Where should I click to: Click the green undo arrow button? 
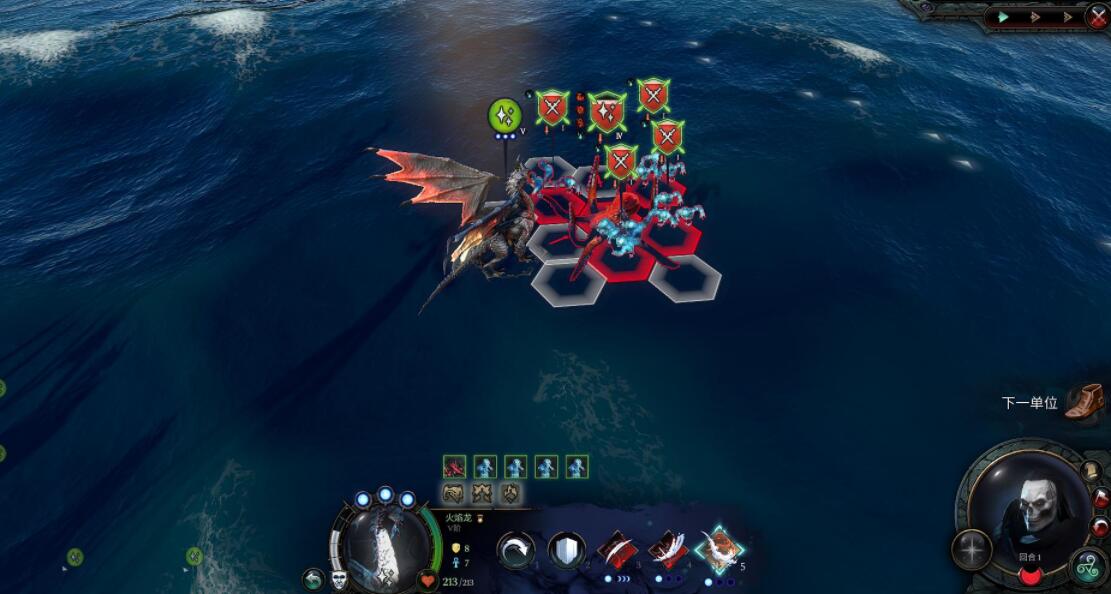[x=314, y=579]
